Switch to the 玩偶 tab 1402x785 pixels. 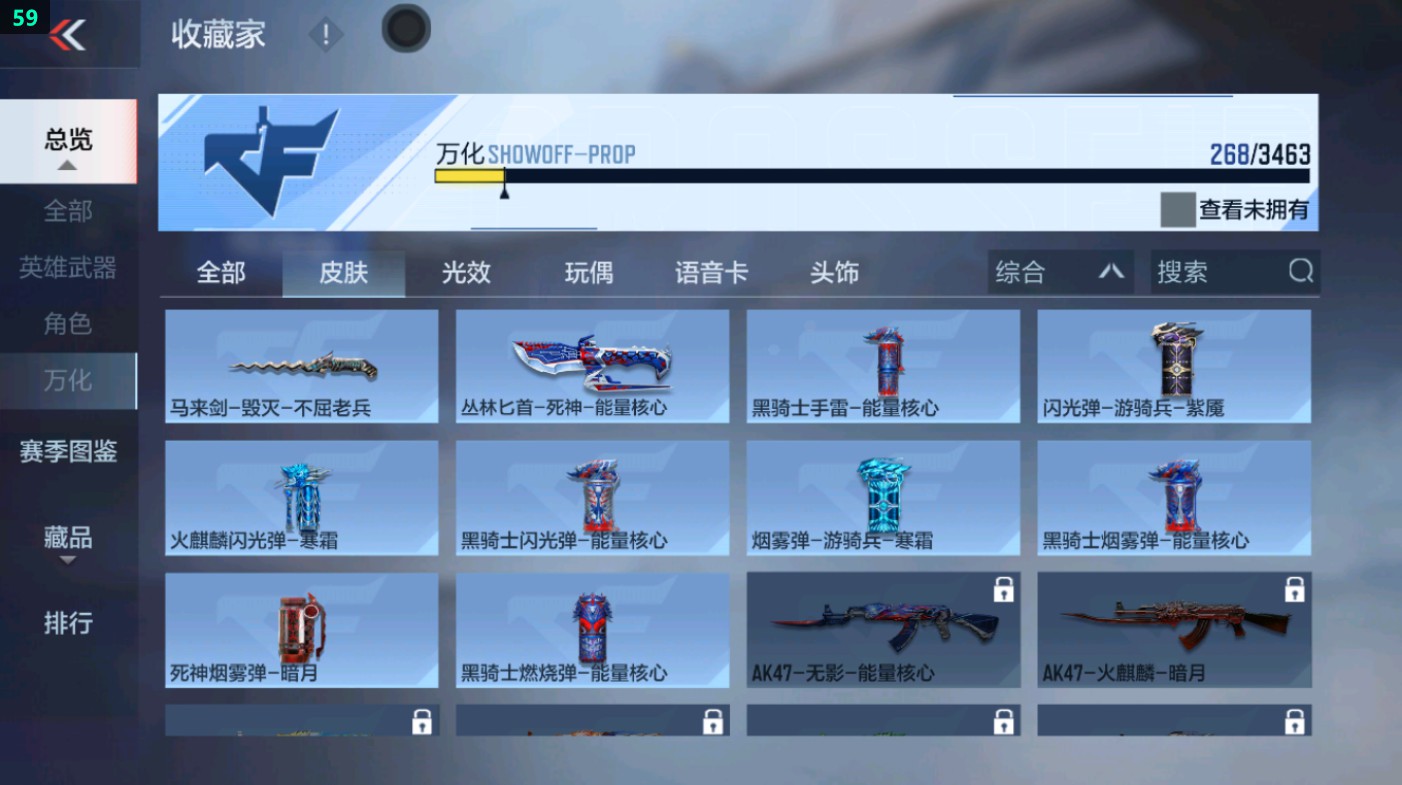click(x=588, y=272)
